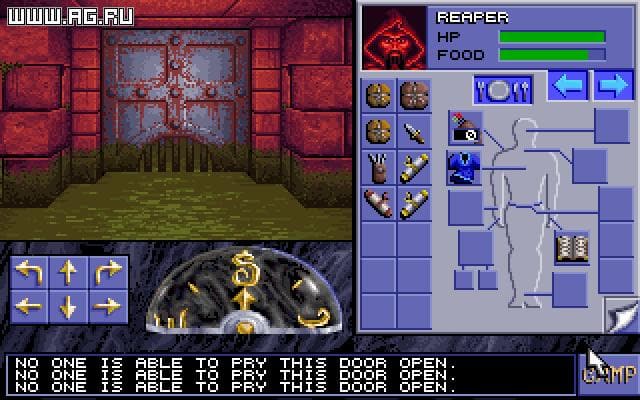Screen dimensions: 640x400
Task: Turn right with the curved arrow button
Action: coord(107,272)
